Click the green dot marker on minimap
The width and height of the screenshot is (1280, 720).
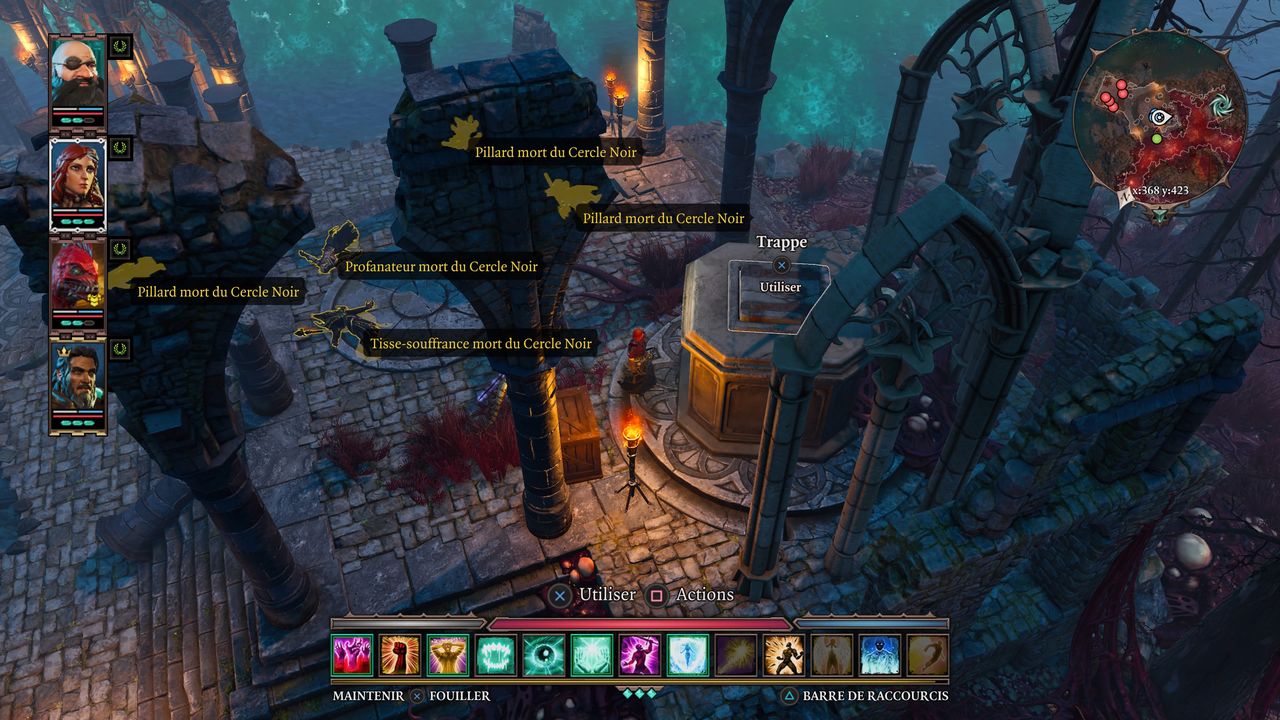point(1157,138)
